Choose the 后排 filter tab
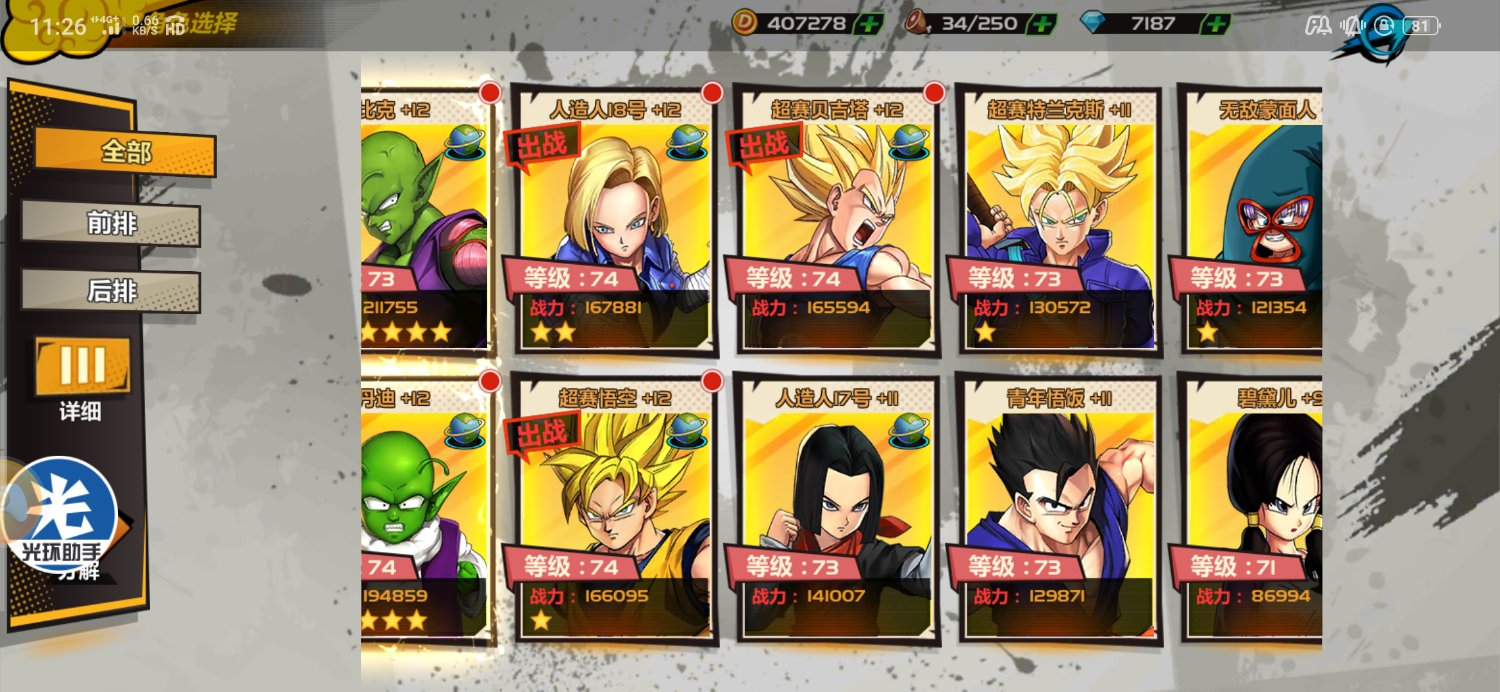 pyautogui.click(x=111, y=291)
